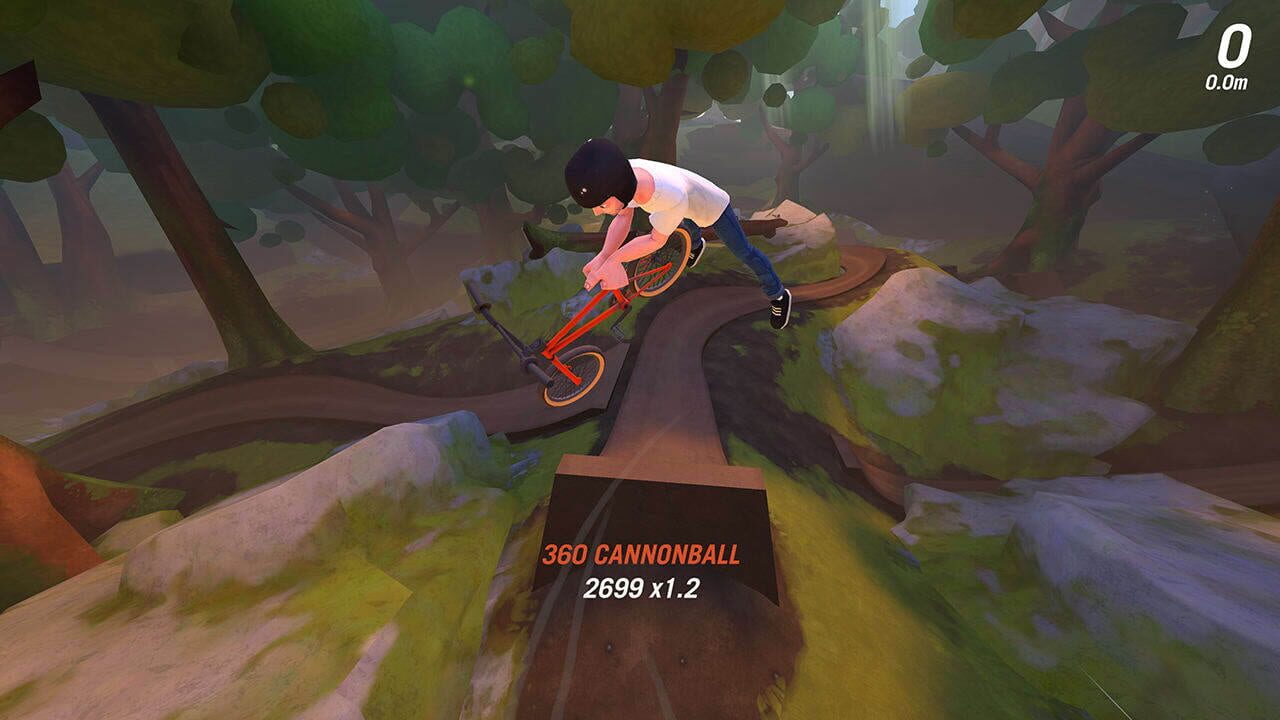1280x720 pixels.
Task: Select the 0.0m distance readout
Action: (1227, 84)
